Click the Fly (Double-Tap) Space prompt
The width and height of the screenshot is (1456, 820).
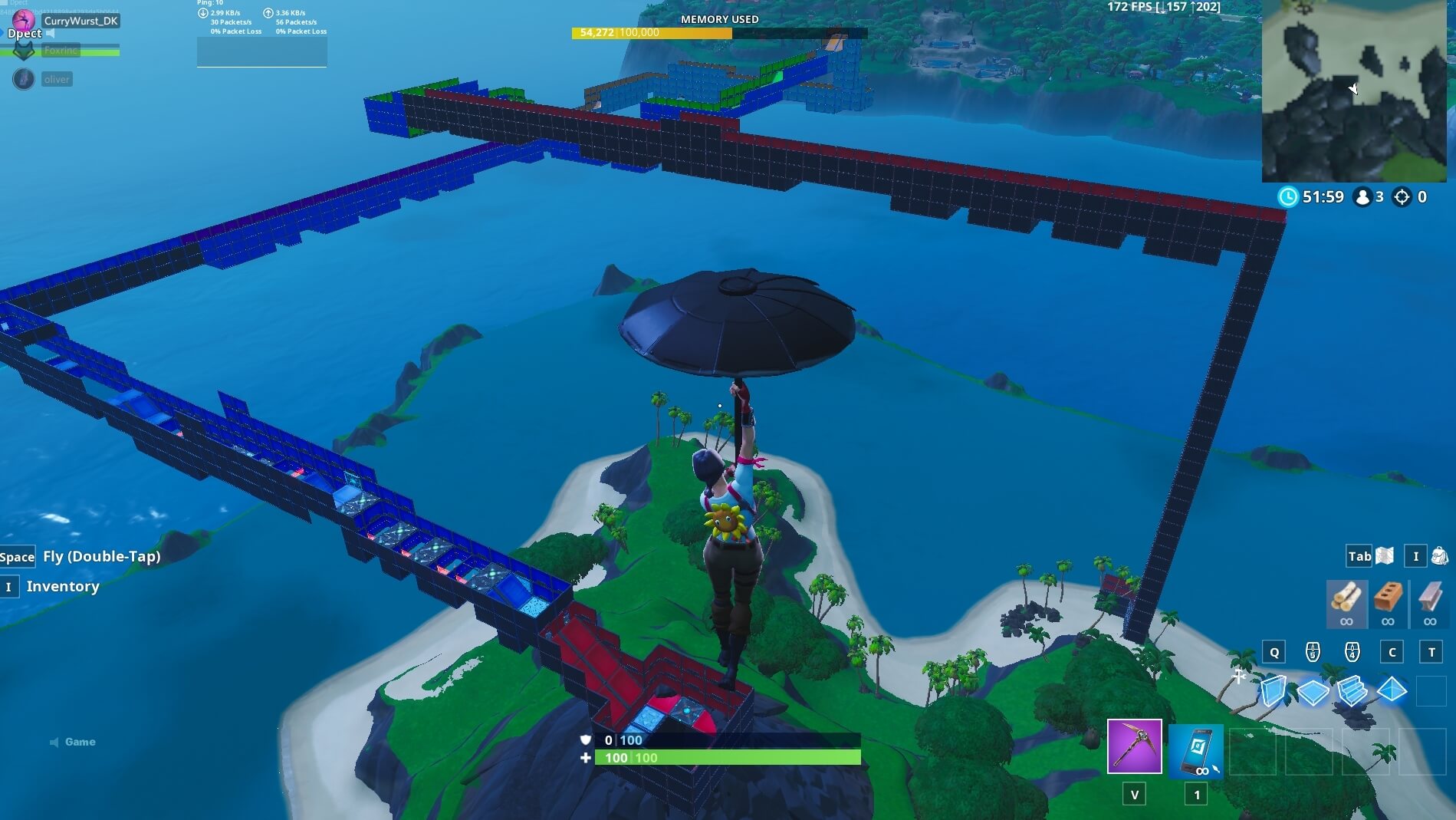[18, 556]
